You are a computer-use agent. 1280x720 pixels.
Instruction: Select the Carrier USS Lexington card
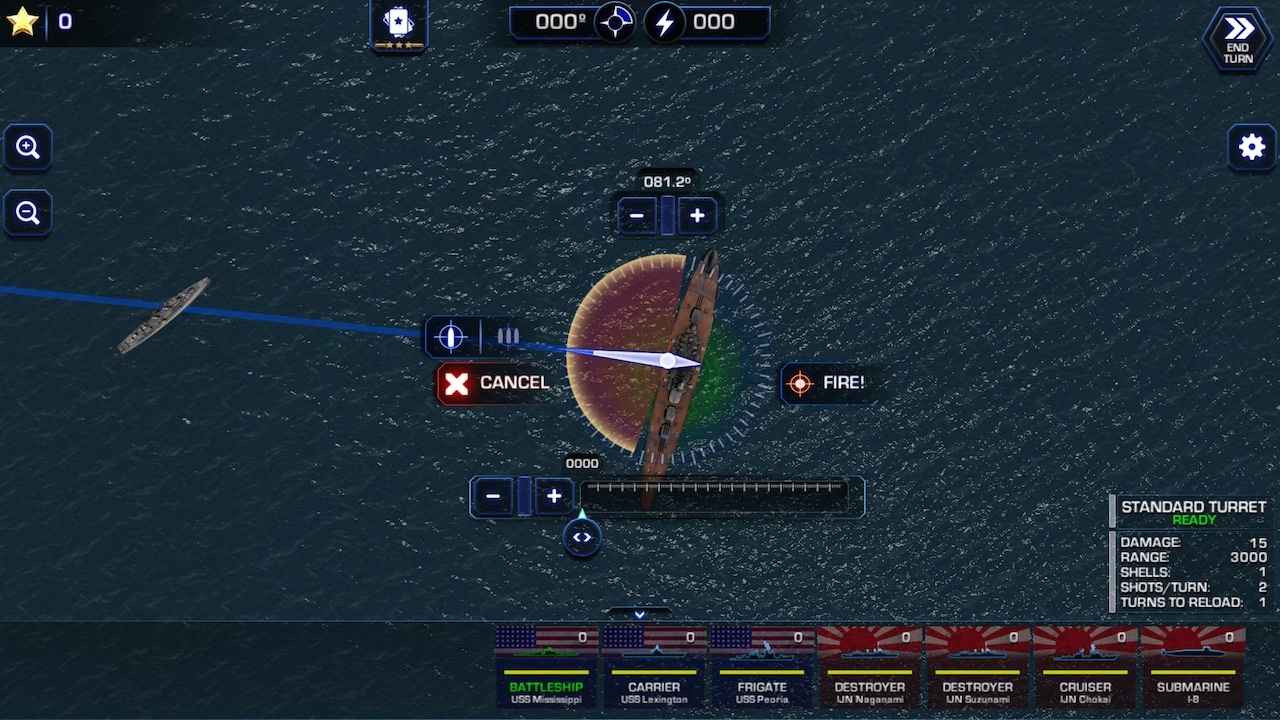654,666
